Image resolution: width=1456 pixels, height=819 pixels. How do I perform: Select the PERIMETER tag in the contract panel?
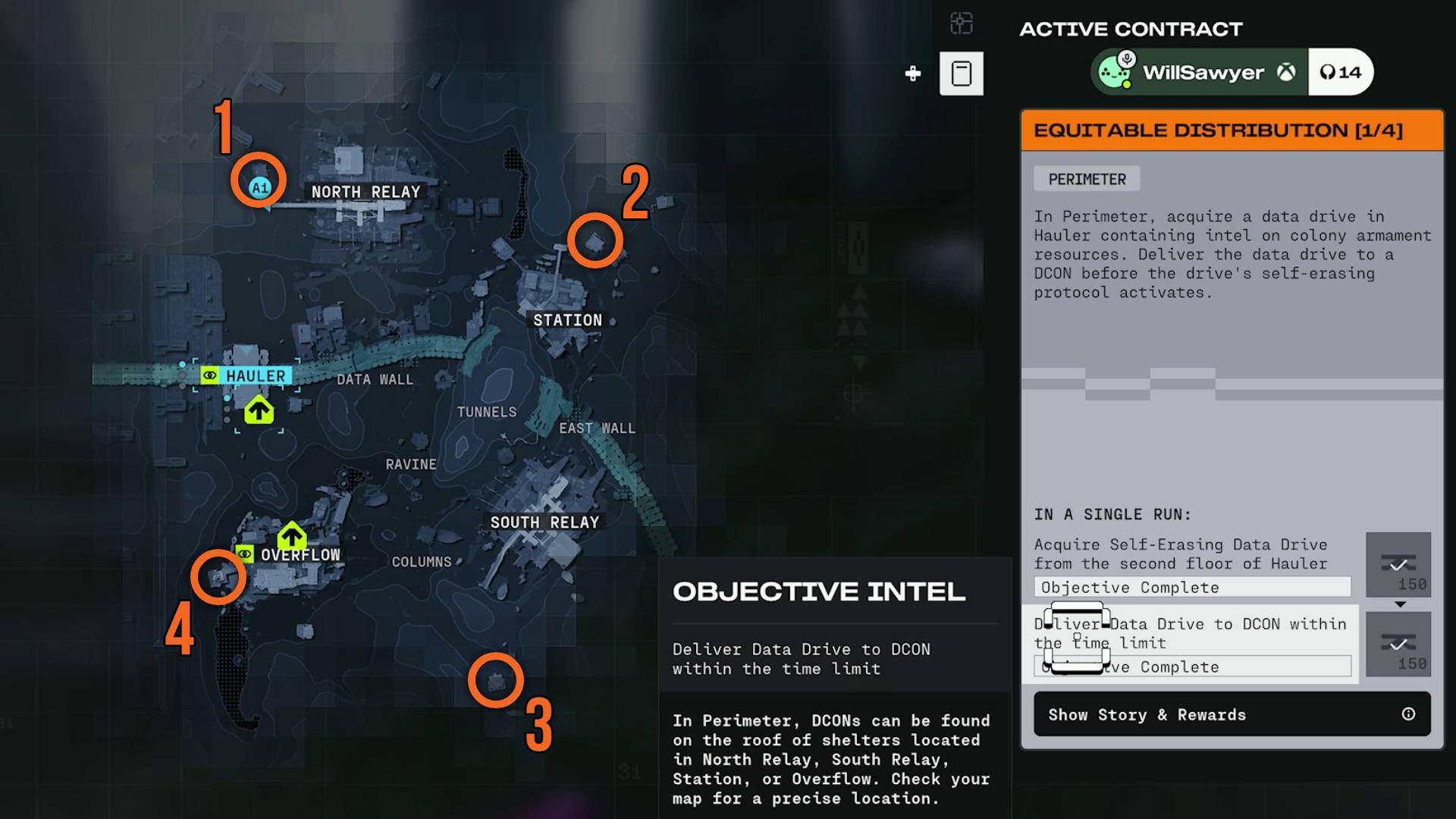(1086, 179)
